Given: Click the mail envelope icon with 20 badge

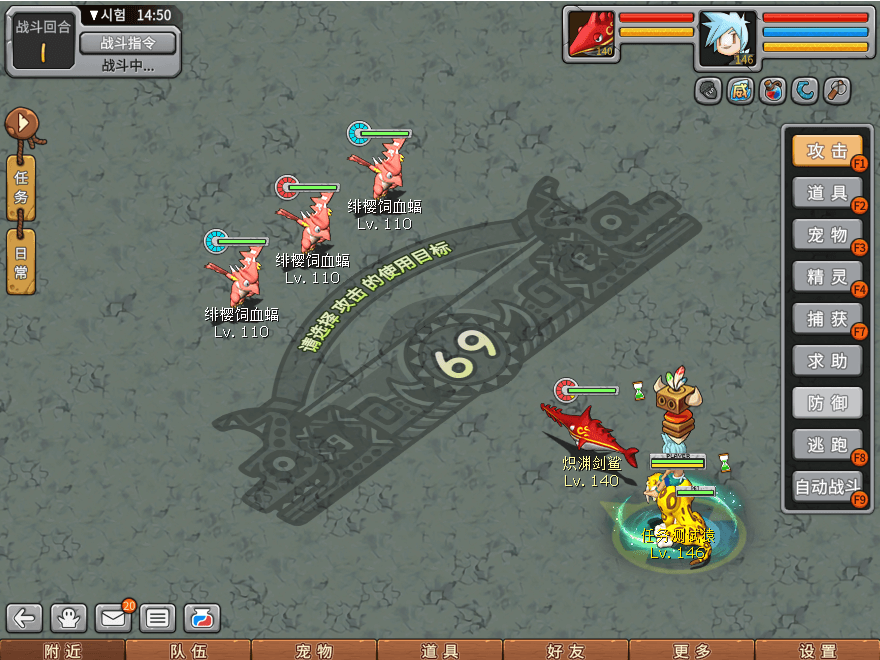Looking at the screenshot, I should tap(113, 618).
